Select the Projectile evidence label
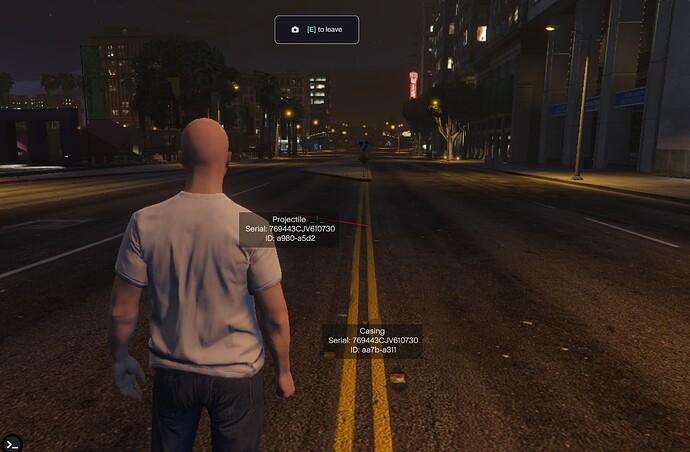This screenshot has height=452, width=690. tap(289, 229)
